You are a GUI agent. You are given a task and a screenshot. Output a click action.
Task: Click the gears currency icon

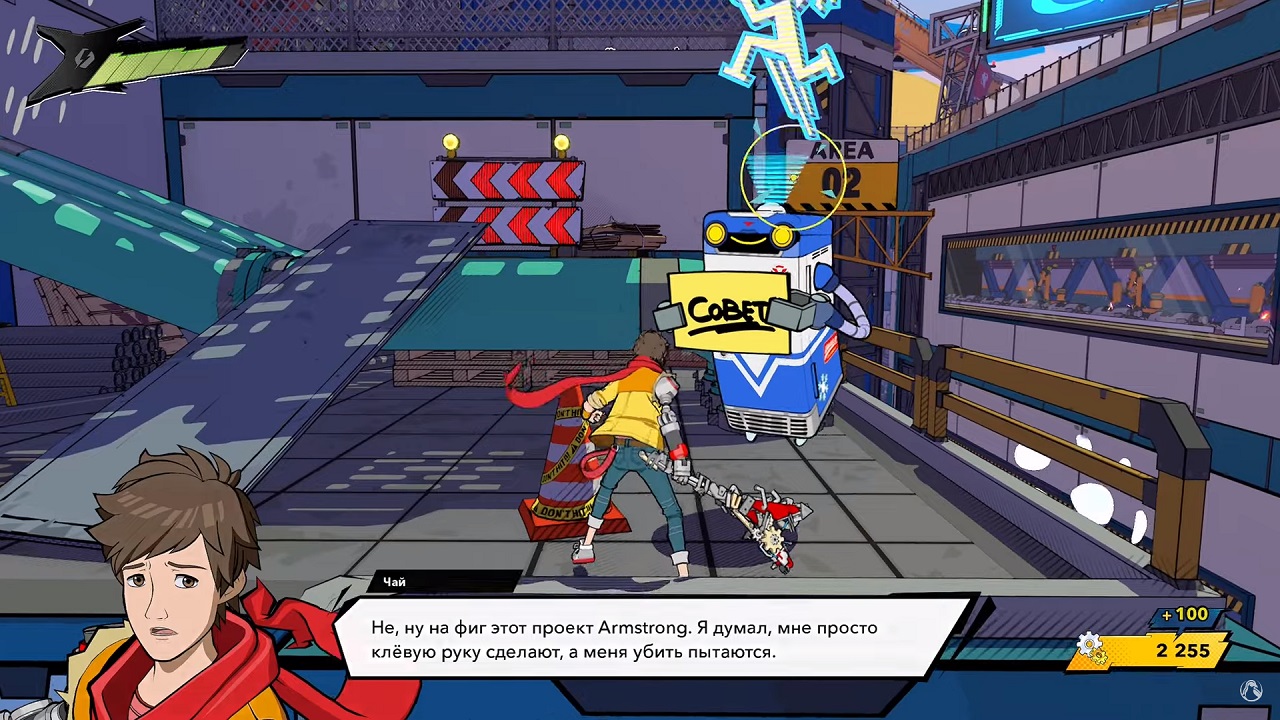pyautogui.click(x=1091, y=649)
